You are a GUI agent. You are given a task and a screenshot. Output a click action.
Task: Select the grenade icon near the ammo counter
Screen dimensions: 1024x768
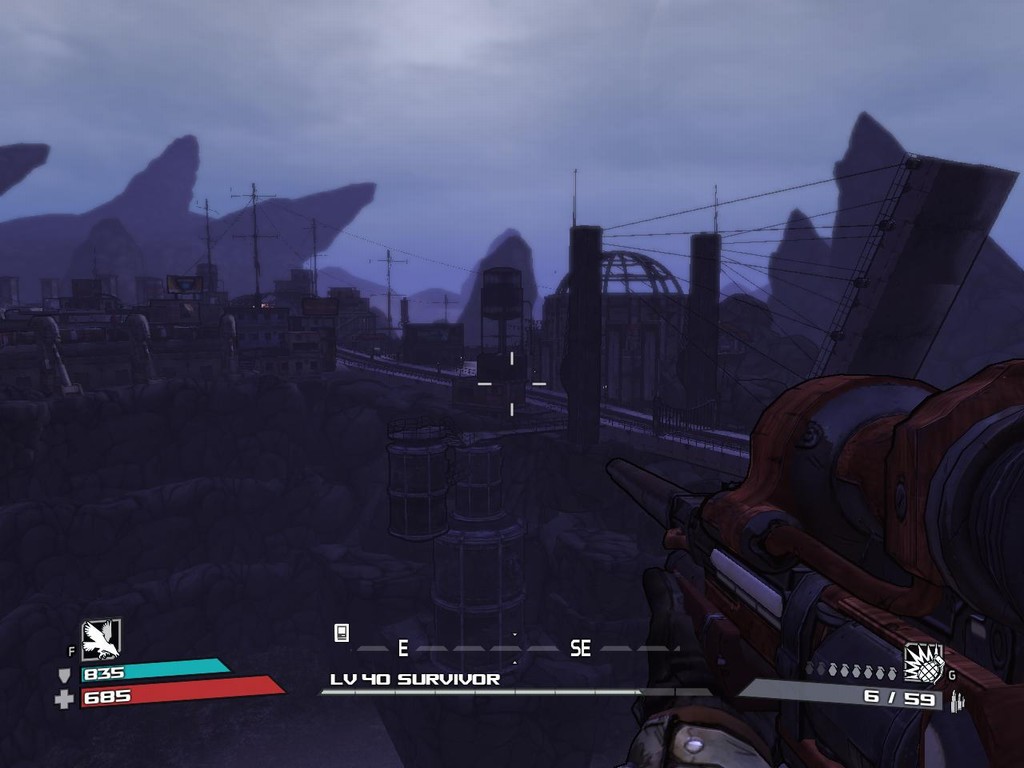pos(924,662)
